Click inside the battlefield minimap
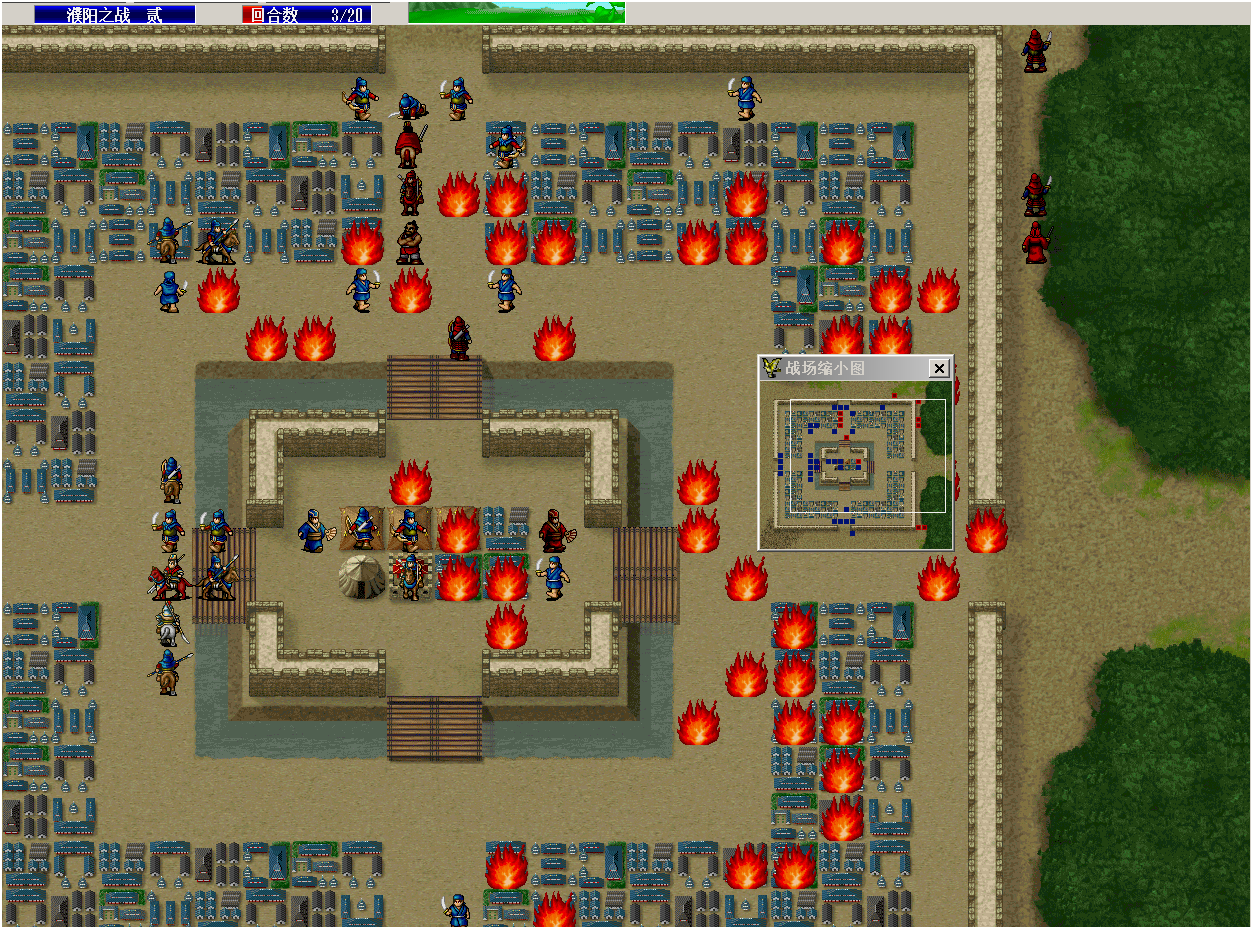Image resolution: width=1253 pixels, height=929 pixels. pos(855,465)
